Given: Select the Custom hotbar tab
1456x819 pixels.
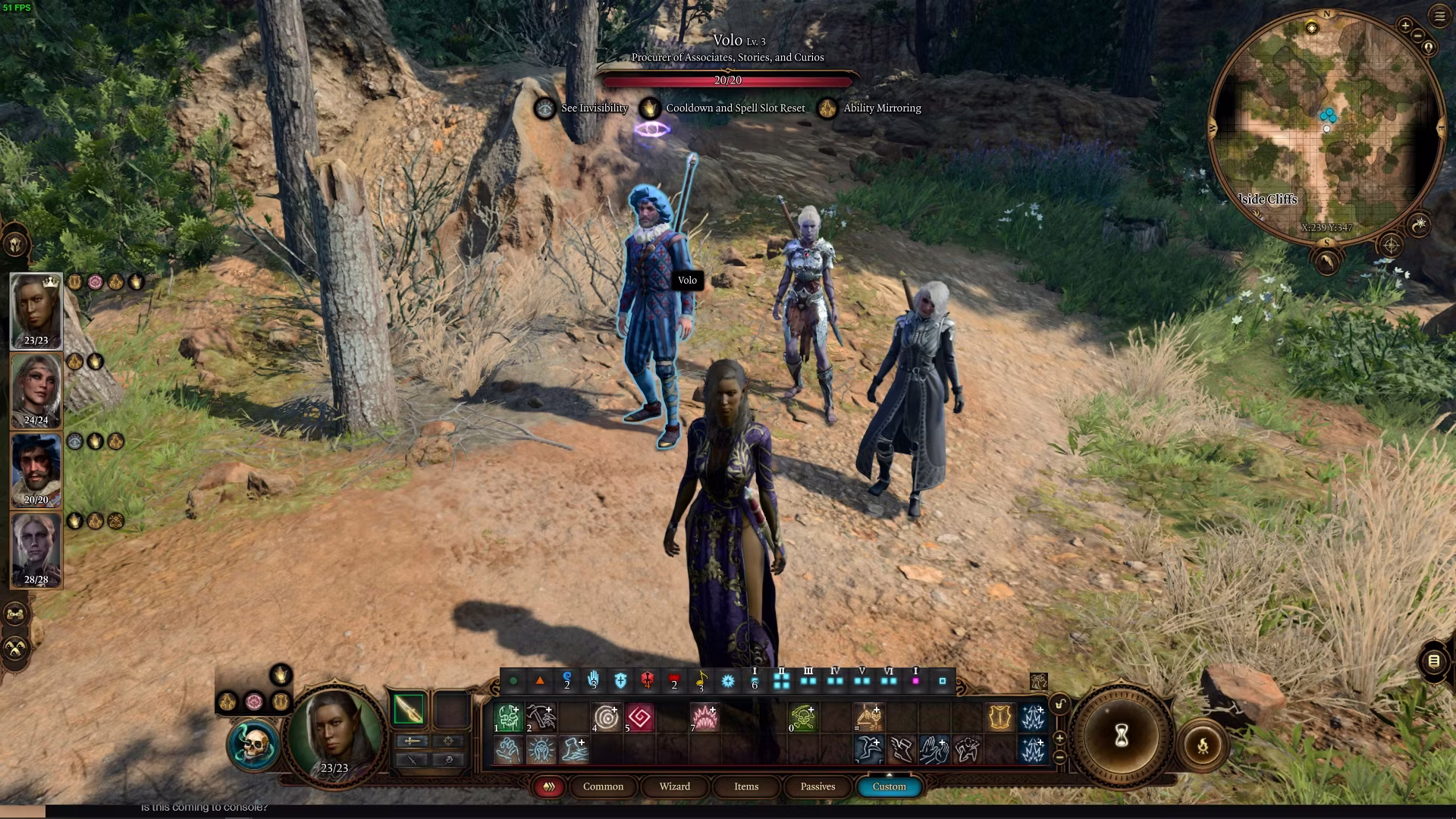Looking at the screenshot, I should tap(889, 786).
